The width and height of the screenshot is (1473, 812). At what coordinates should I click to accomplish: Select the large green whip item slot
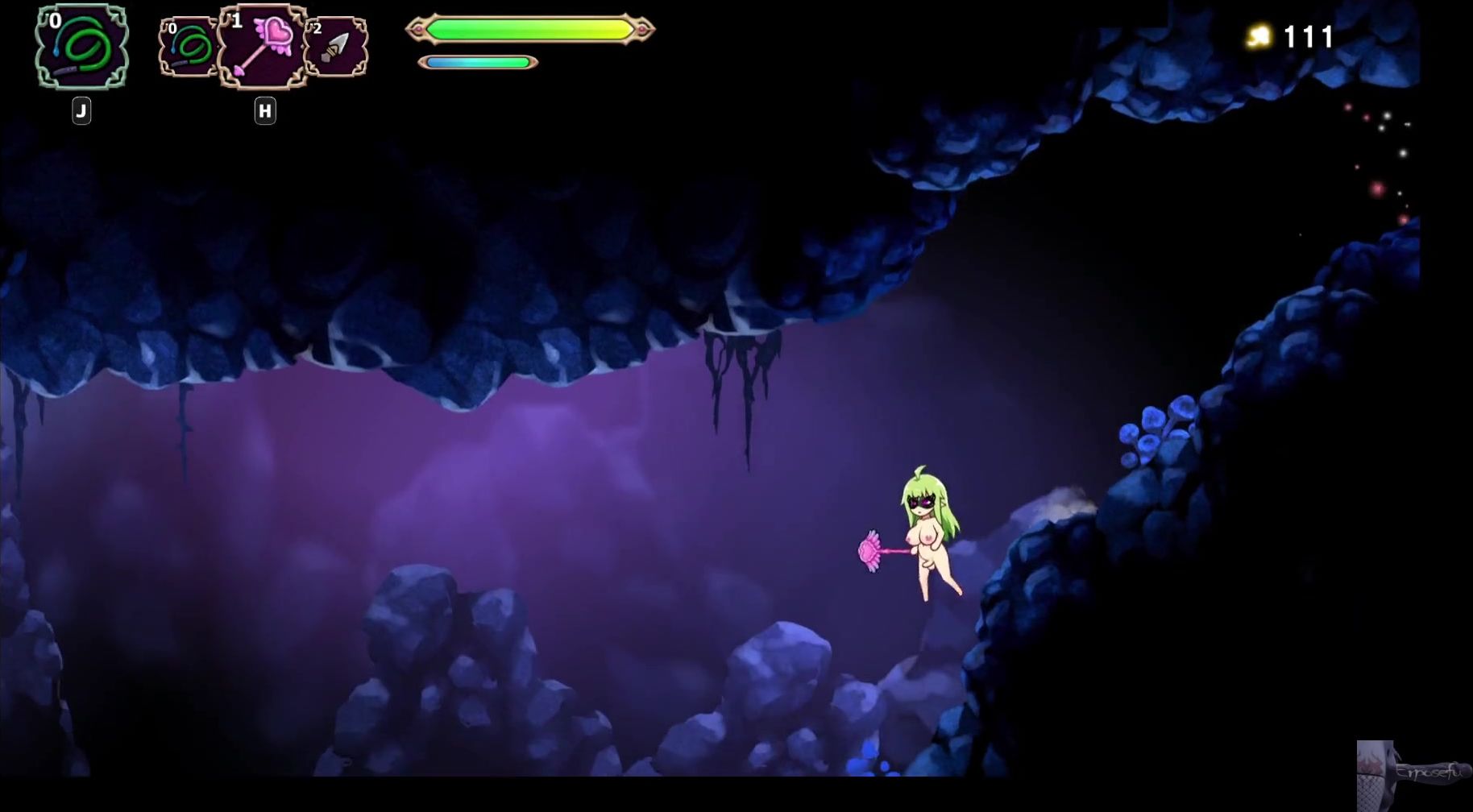pyautogui.click(x=81, y=46)
